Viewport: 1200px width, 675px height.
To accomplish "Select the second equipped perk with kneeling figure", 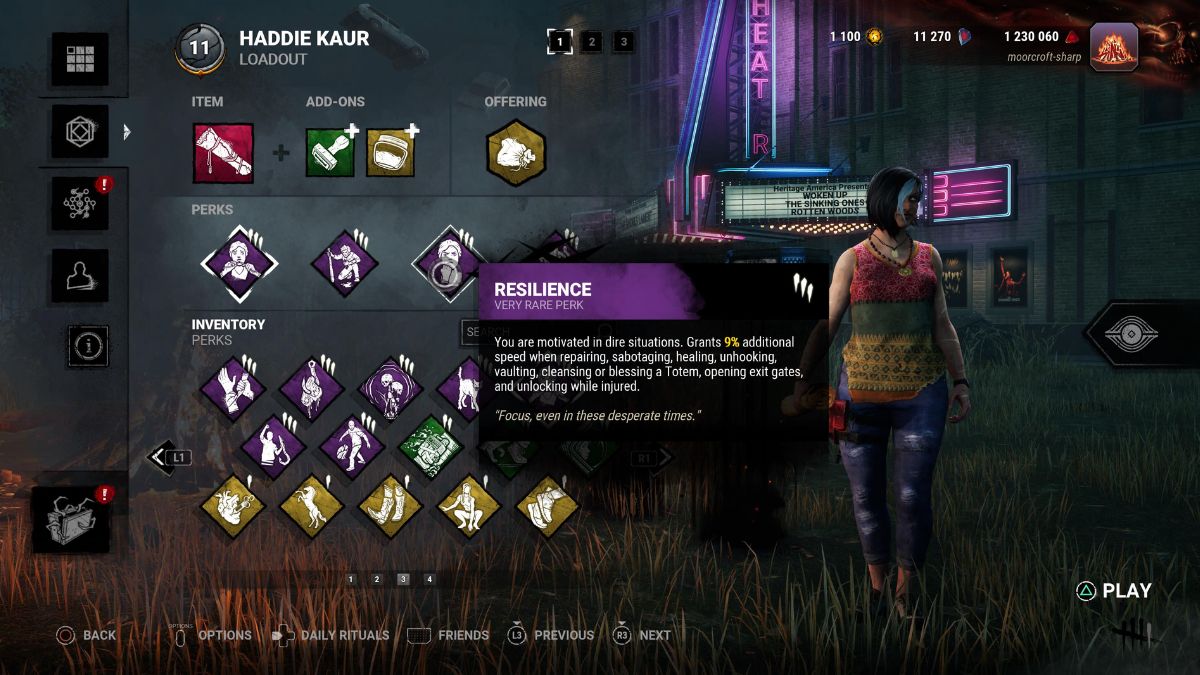I will [x=344, y=264].
